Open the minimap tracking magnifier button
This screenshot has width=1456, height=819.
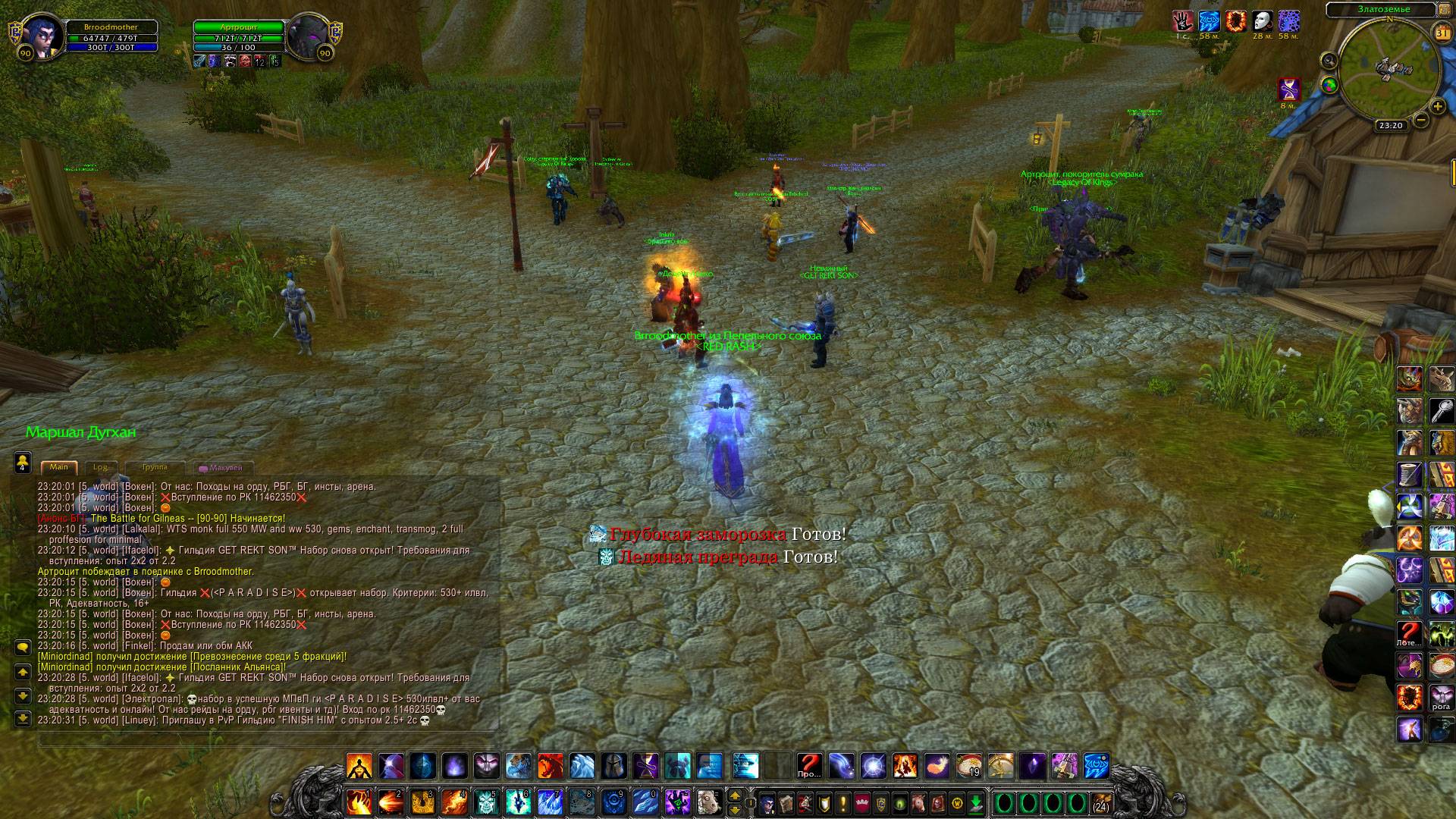click(x=1329, y=61)
